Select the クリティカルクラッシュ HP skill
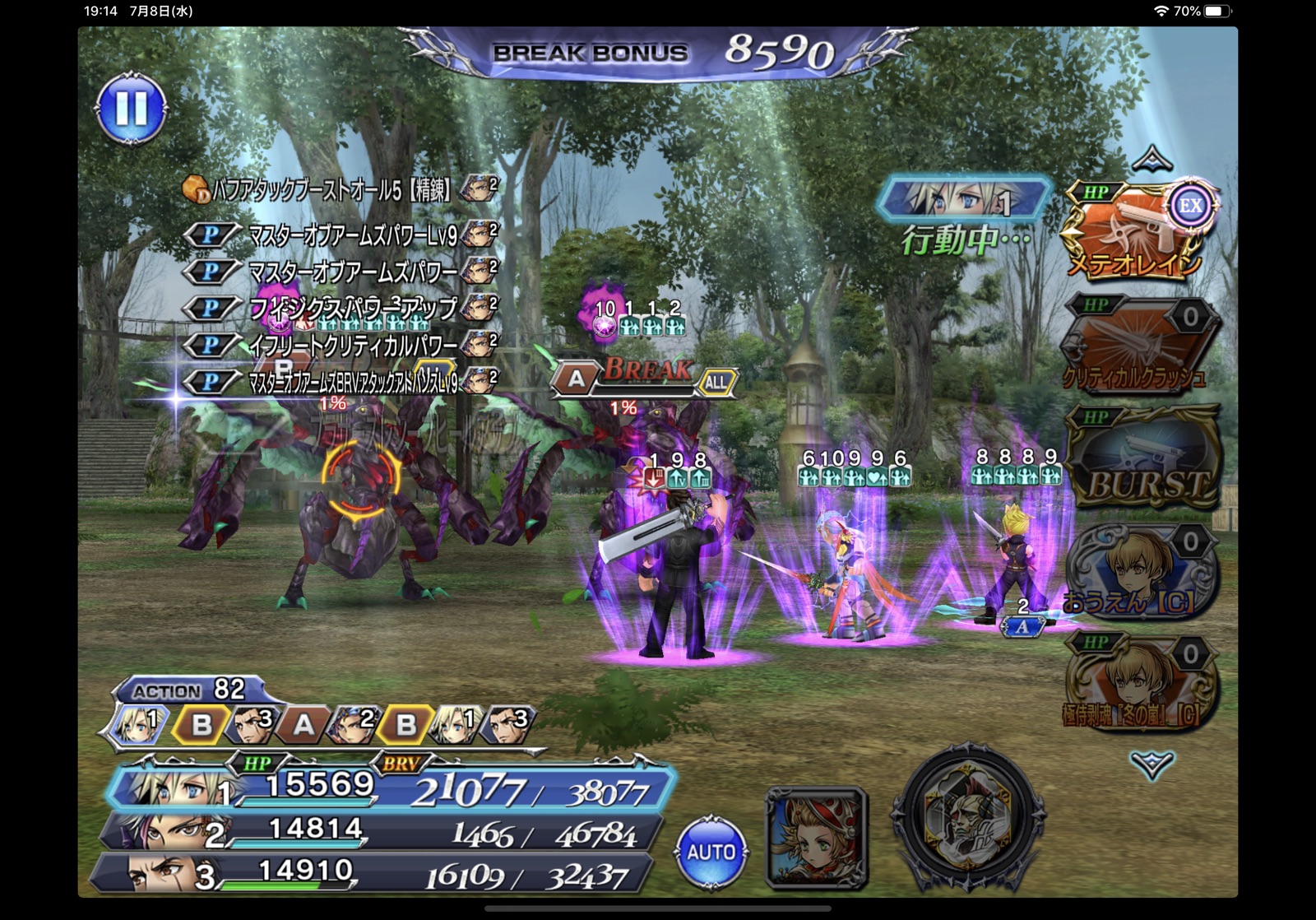 (x=1139, y=344)
